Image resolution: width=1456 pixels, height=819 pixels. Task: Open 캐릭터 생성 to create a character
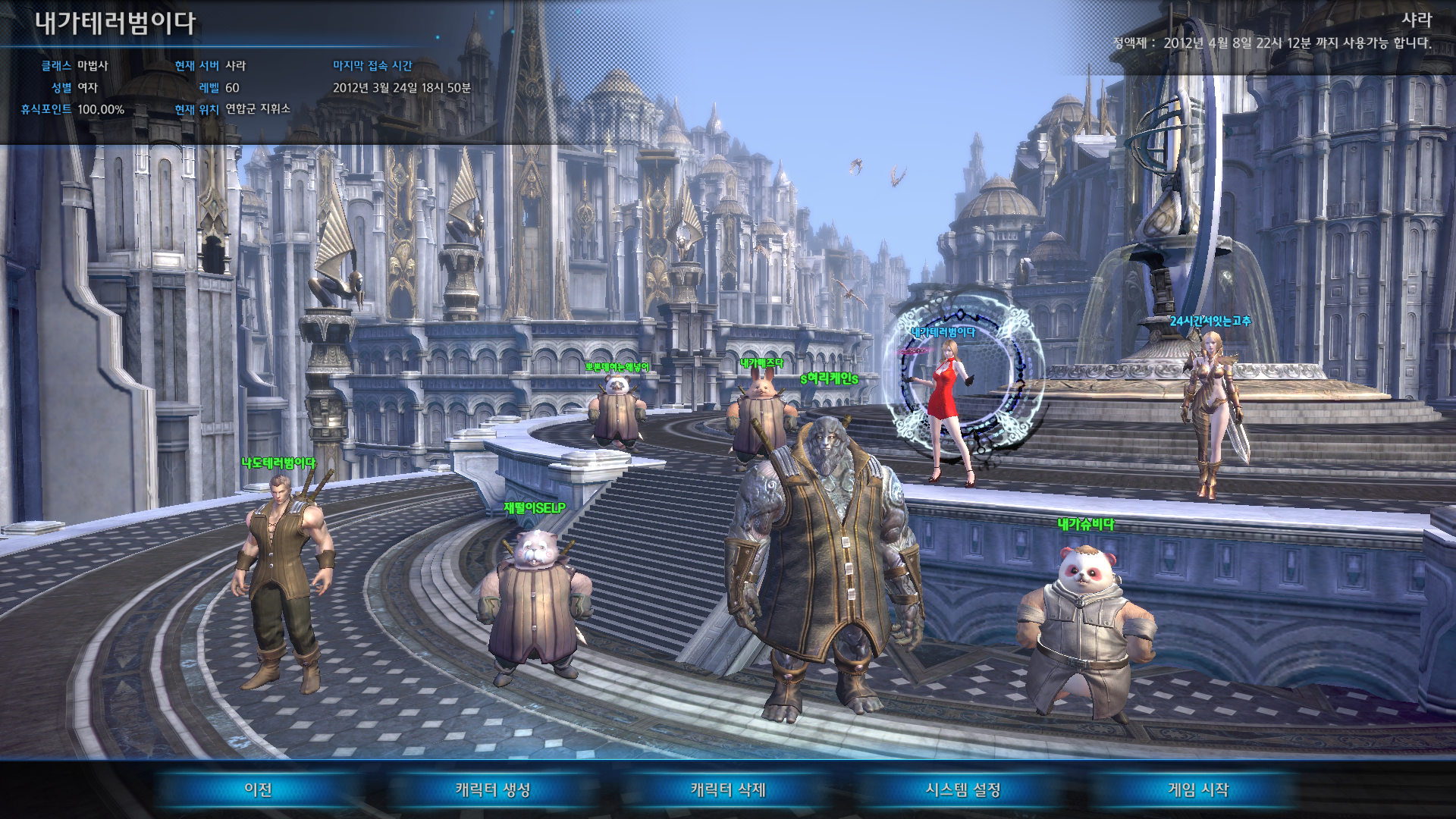pos(493,789)
